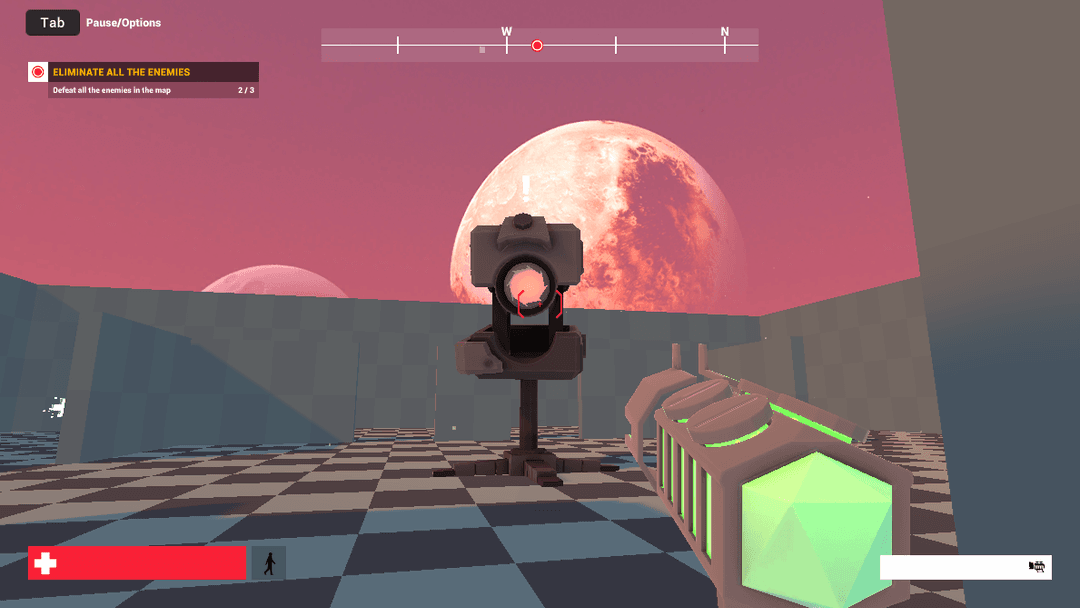Select the weapon icon on the ammo bar

[1037, 567]
